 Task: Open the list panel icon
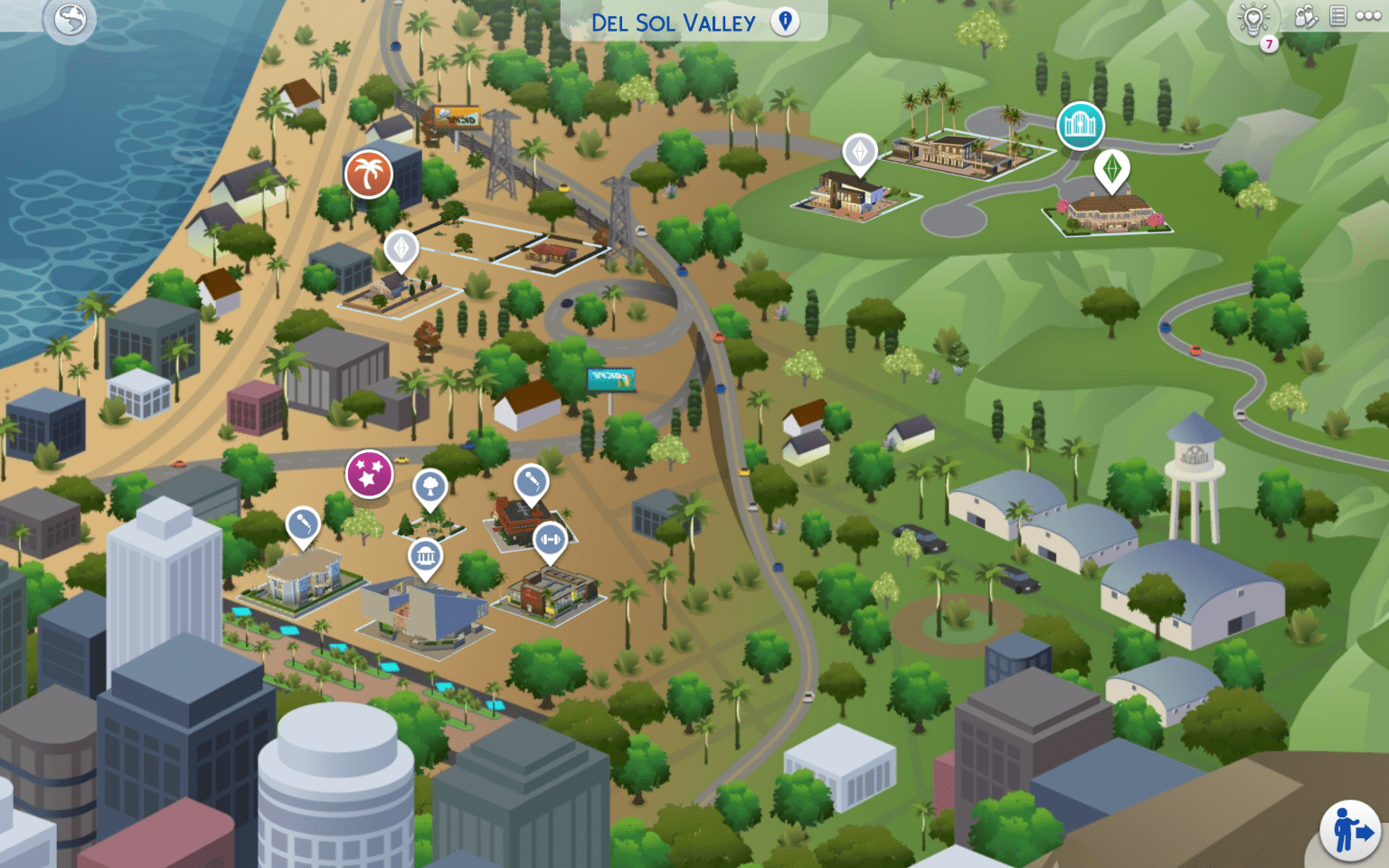[1338, 16]
